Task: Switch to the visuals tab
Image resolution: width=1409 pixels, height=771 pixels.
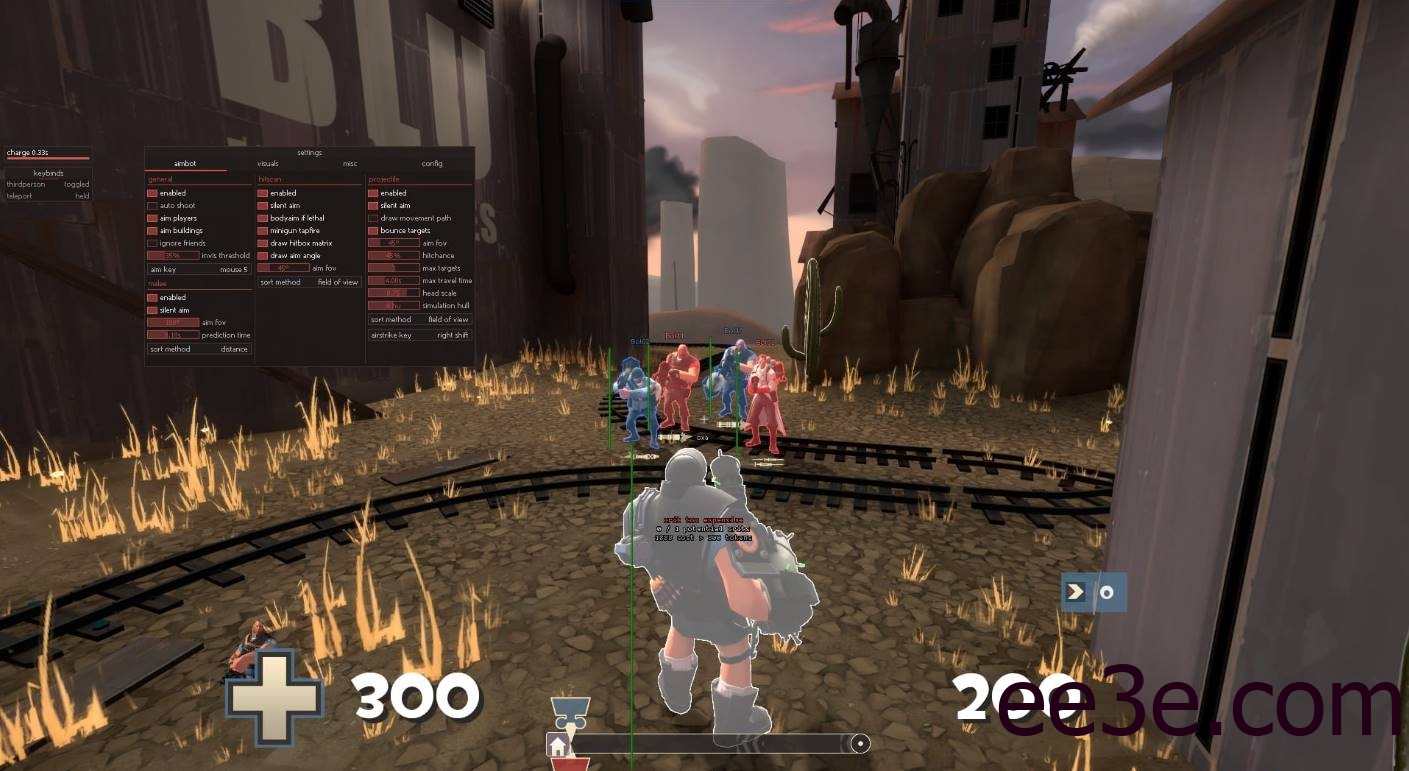Action: (267, 163)
